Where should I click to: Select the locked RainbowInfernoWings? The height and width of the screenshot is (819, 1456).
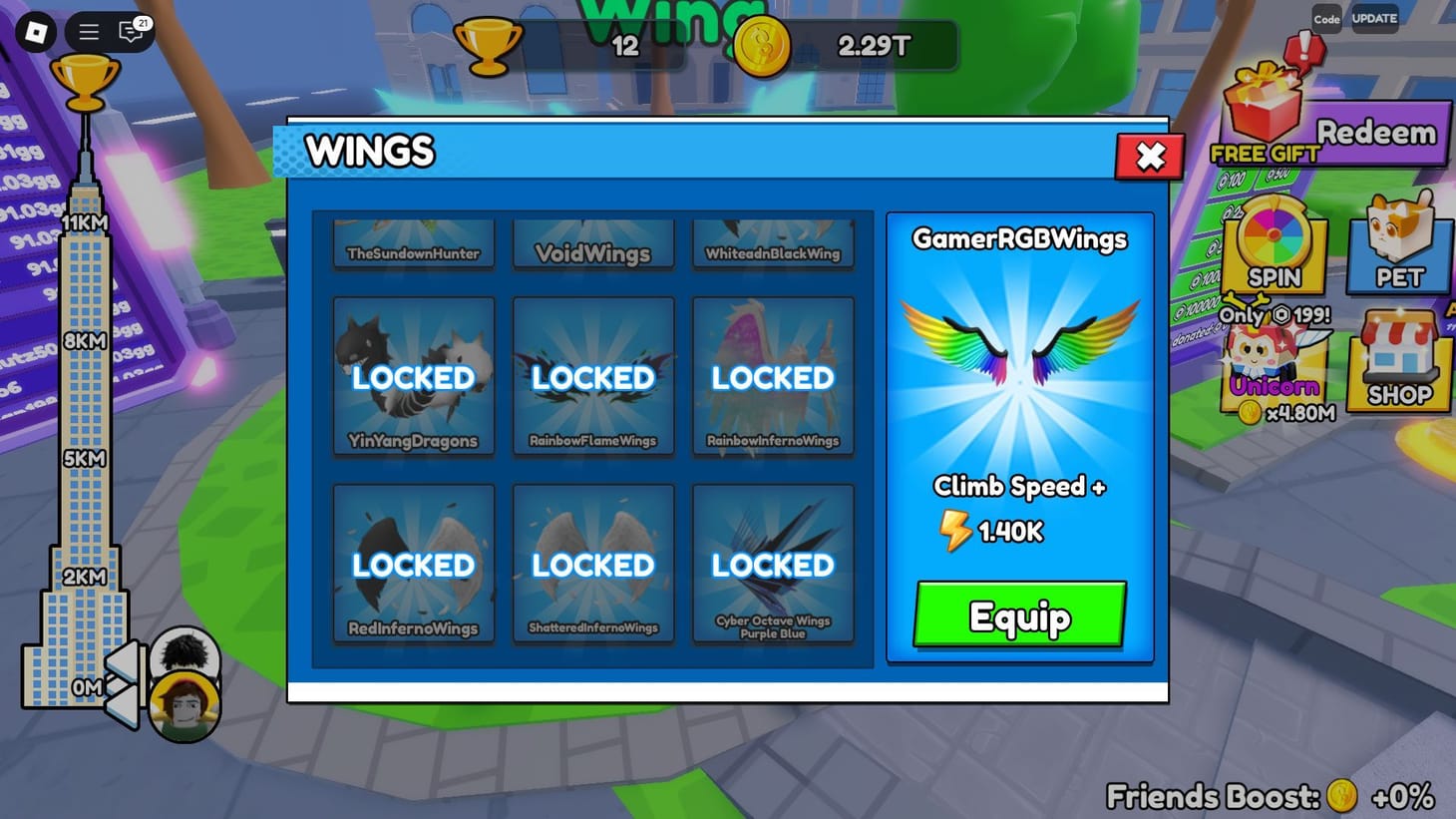(x=772, y=377)
